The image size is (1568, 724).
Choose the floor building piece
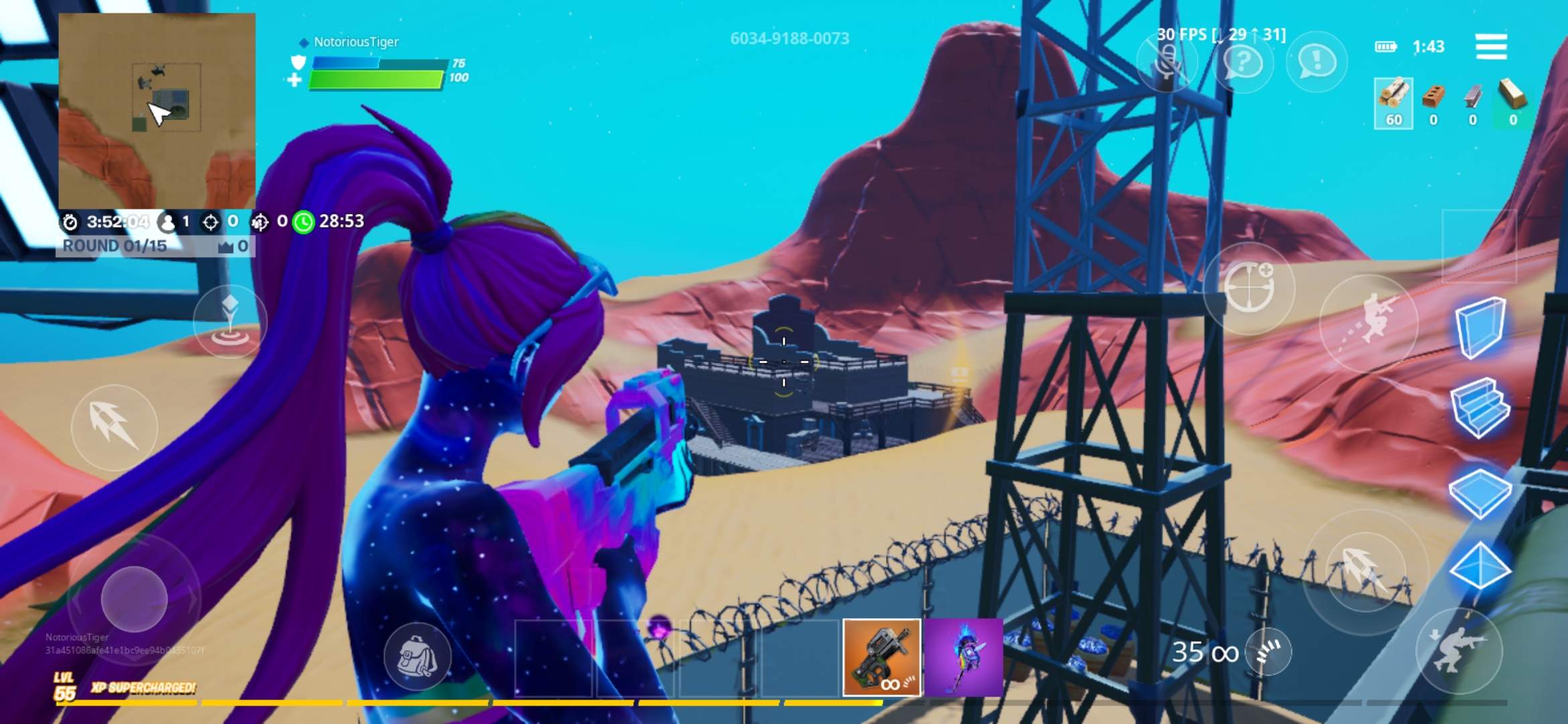coord(1480,491)
